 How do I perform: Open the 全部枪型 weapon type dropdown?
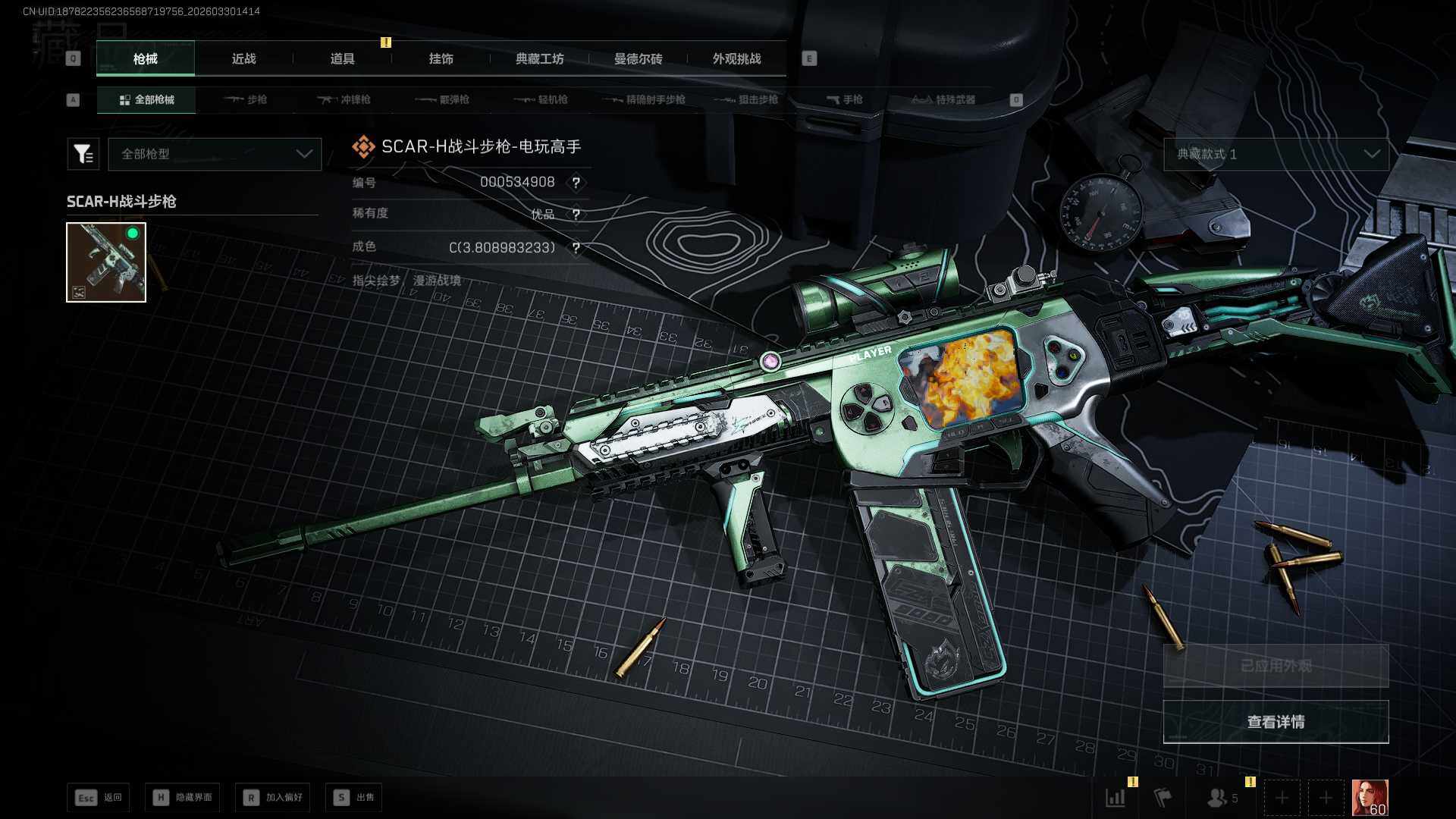pyautogui.click(x=215, y=154)
